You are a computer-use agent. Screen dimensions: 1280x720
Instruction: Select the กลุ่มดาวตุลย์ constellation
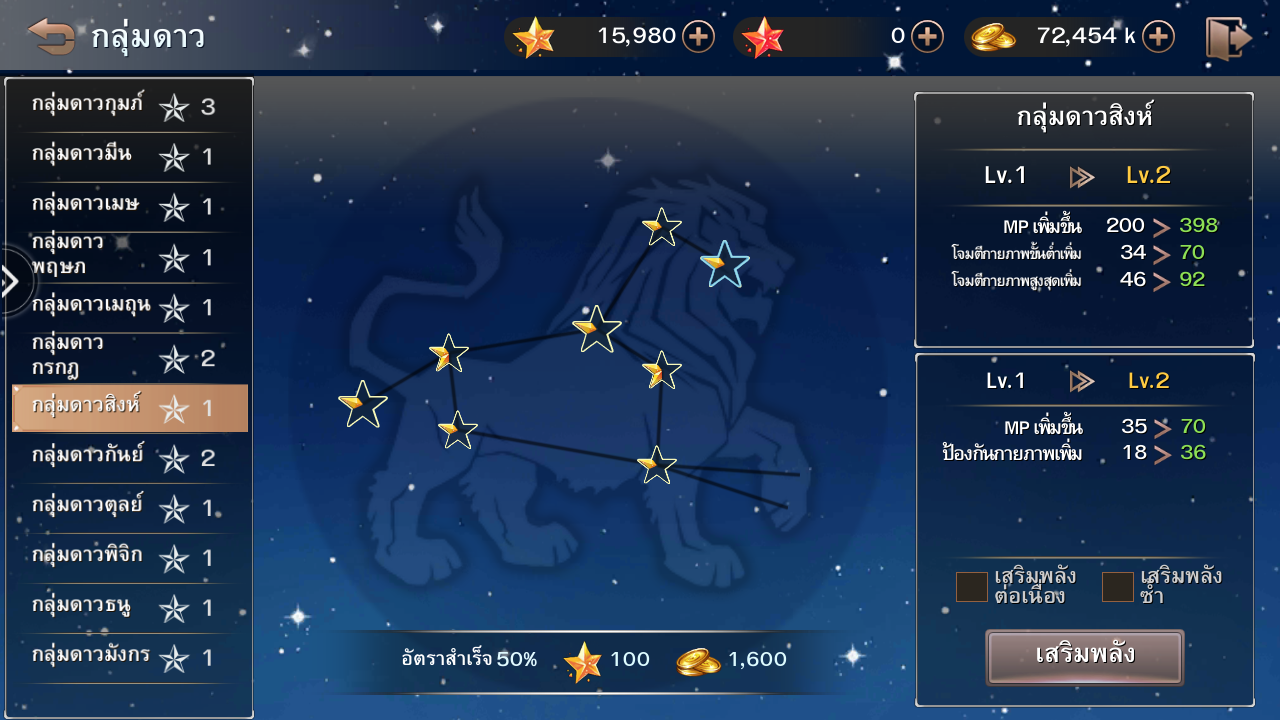pos(129,508)
